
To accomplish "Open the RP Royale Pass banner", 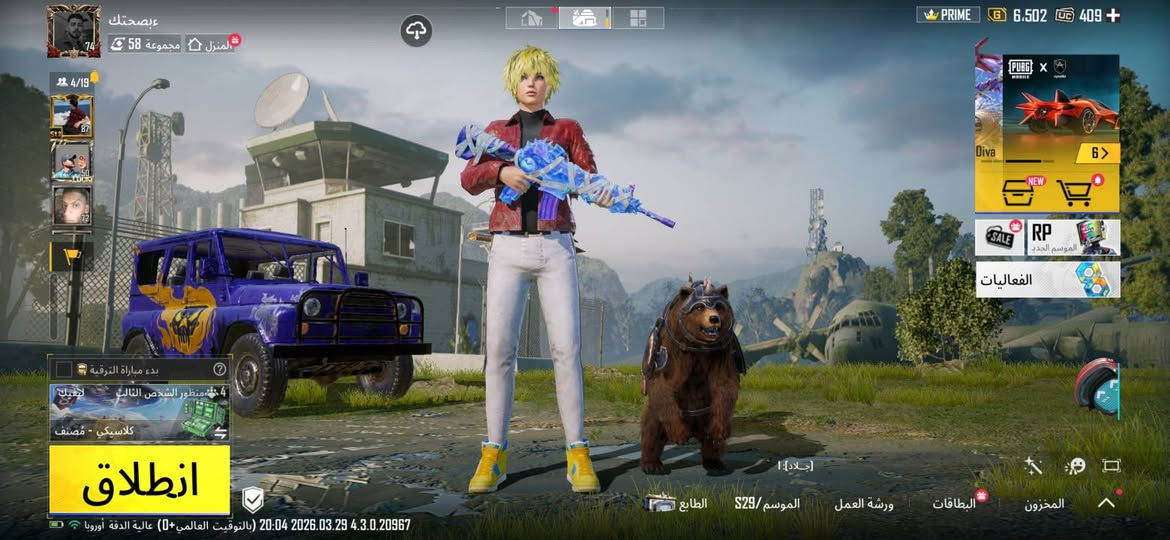I will coord(1072,237).
